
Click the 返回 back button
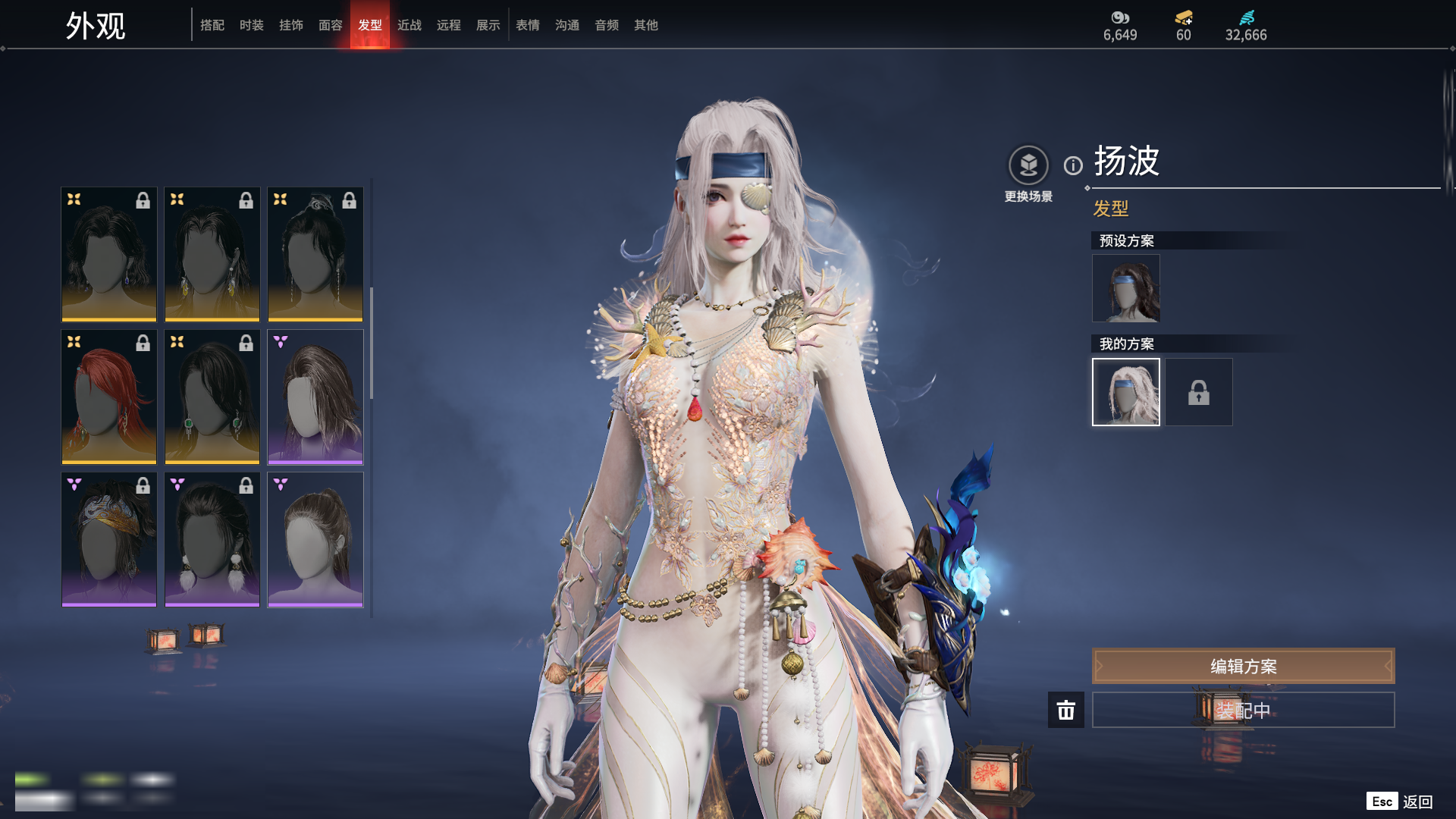pos(1417,802)
